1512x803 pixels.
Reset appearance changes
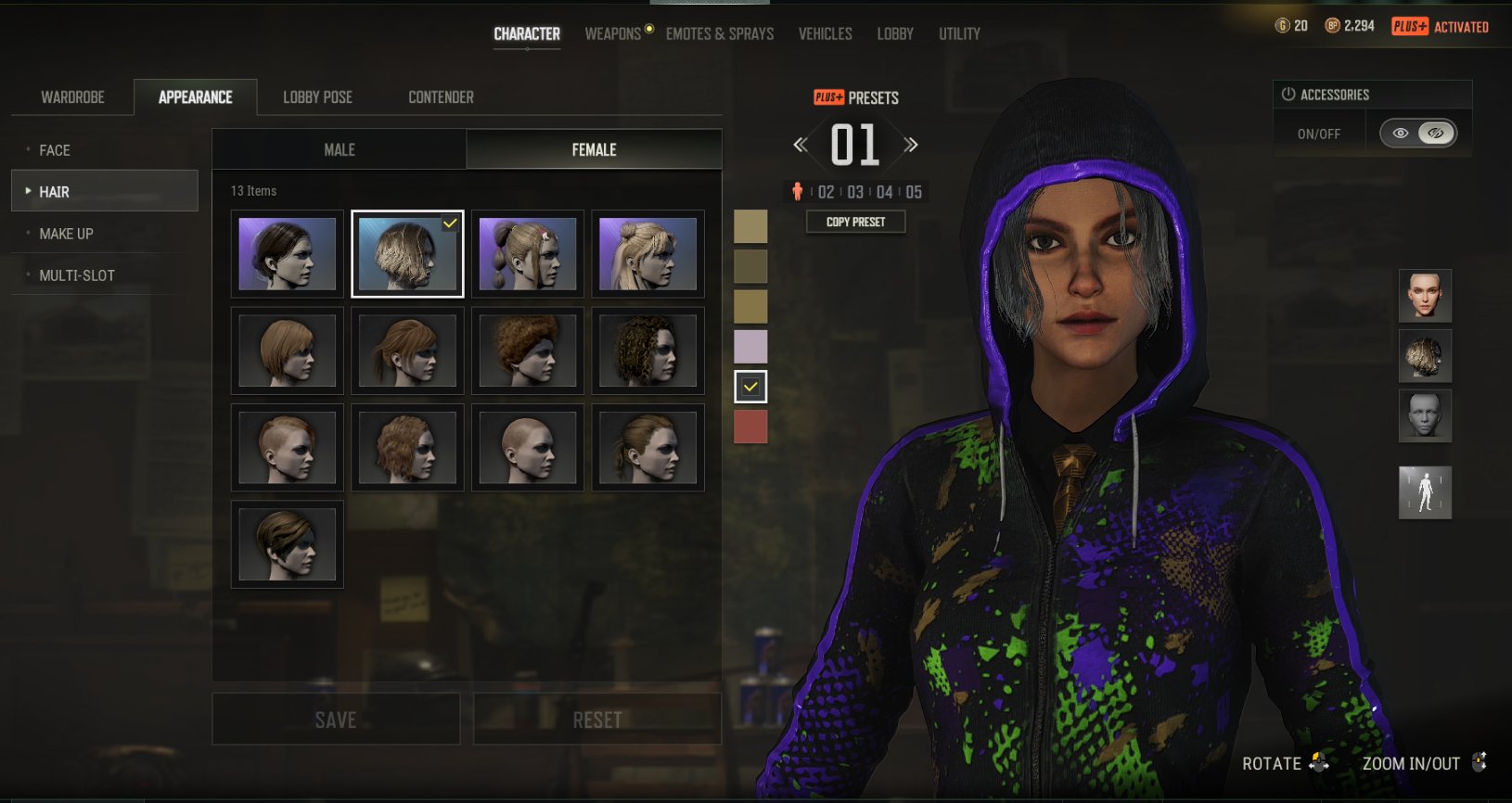[x=597, y=720]
